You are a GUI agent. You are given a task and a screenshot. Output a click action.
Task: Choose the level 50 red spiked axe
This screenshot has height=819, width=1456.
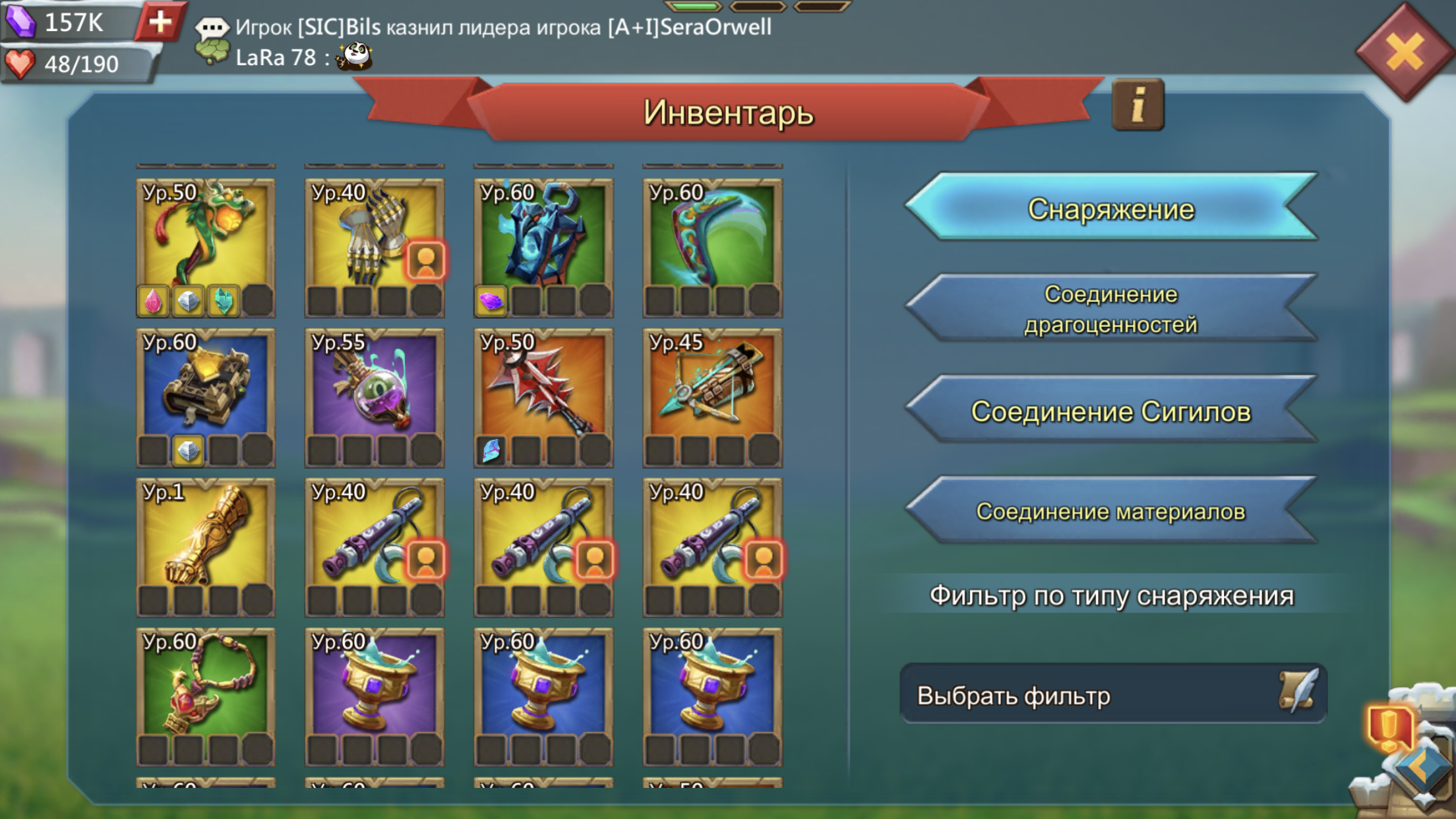(x=543, y=387)
